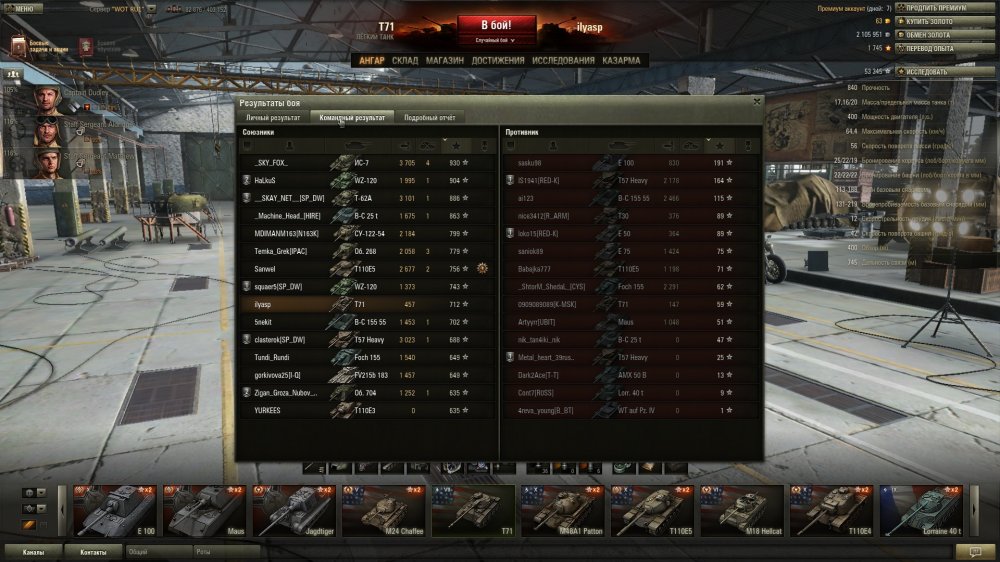Image resolution: width=1000 pixels, height=562 pixels.
Task: Open the МАГАЗИН section
Action: tap(444, 61)
